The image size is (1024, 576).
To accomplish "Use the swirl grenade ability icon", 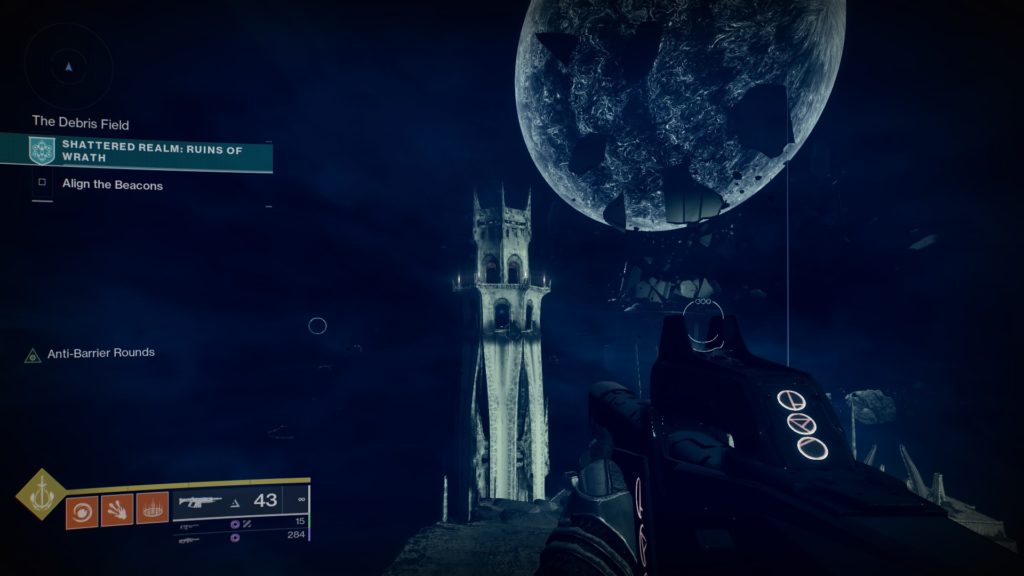I will pos(81,512).
